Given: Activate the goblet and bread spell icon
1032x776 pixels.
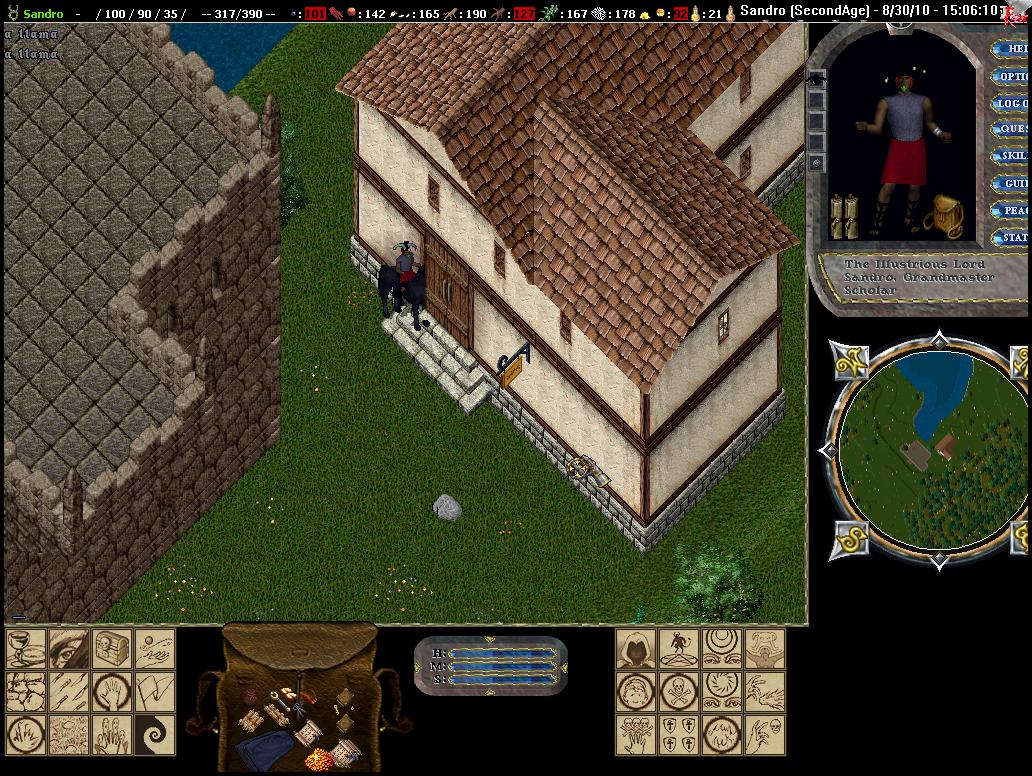Looking at the screenshot, I should point(25,649).
